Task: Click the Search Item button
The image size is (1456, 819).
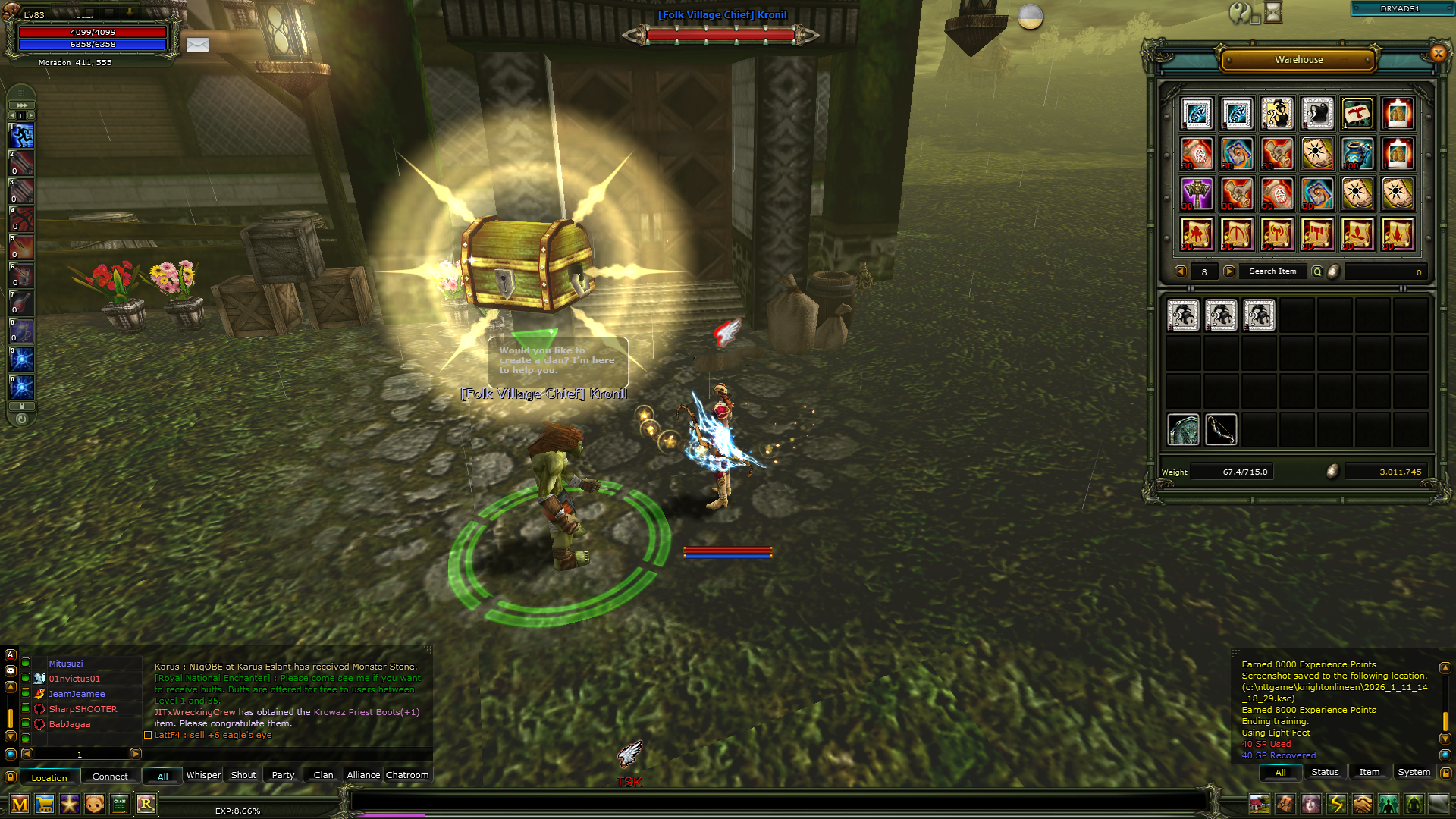Action: click(1272, 271)
